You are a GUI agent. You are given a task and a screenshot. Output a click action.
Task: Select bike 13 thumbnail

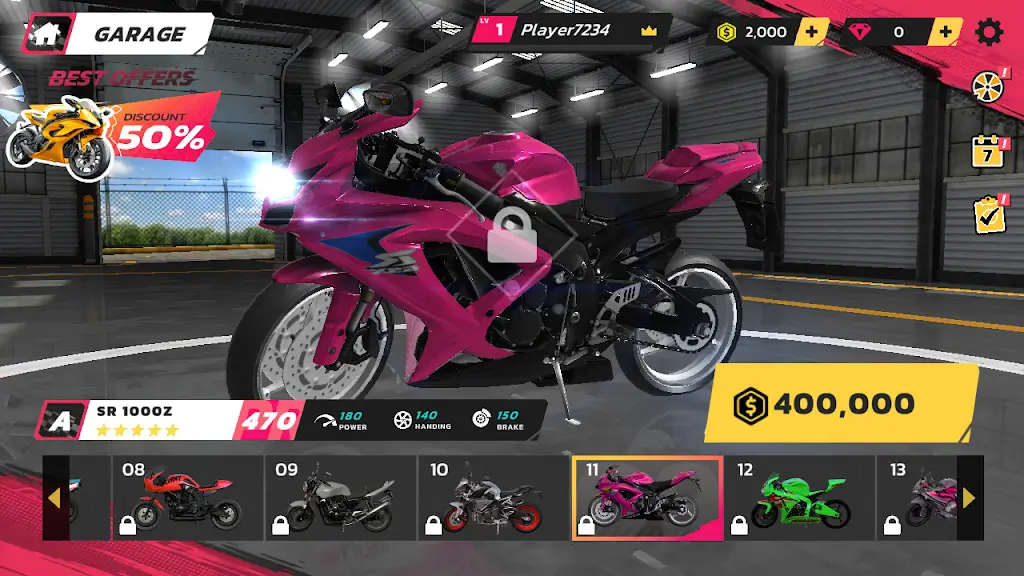(918, 498)
